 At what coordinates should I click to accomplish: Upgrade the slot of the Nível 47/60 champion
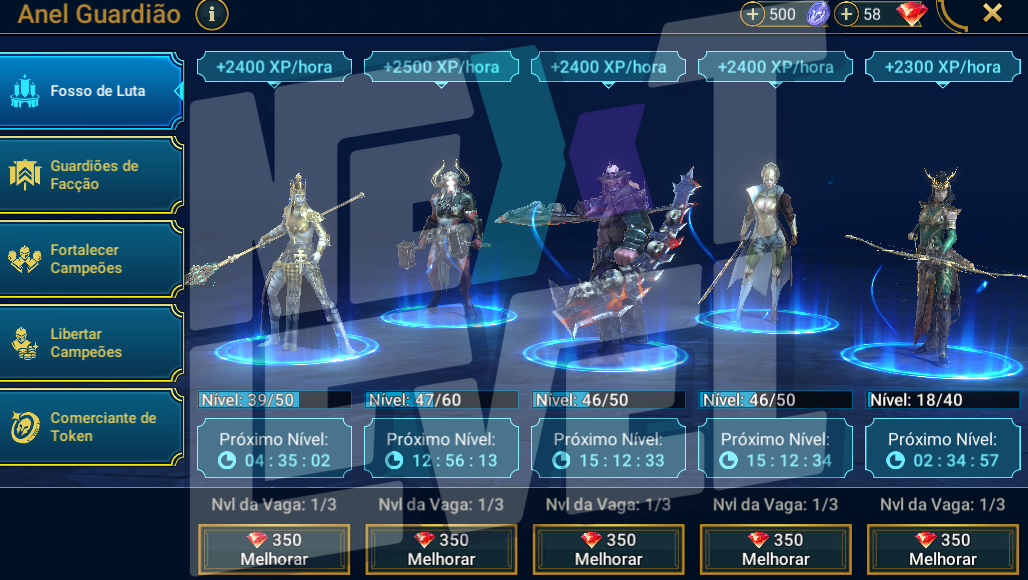pos(441,549)
